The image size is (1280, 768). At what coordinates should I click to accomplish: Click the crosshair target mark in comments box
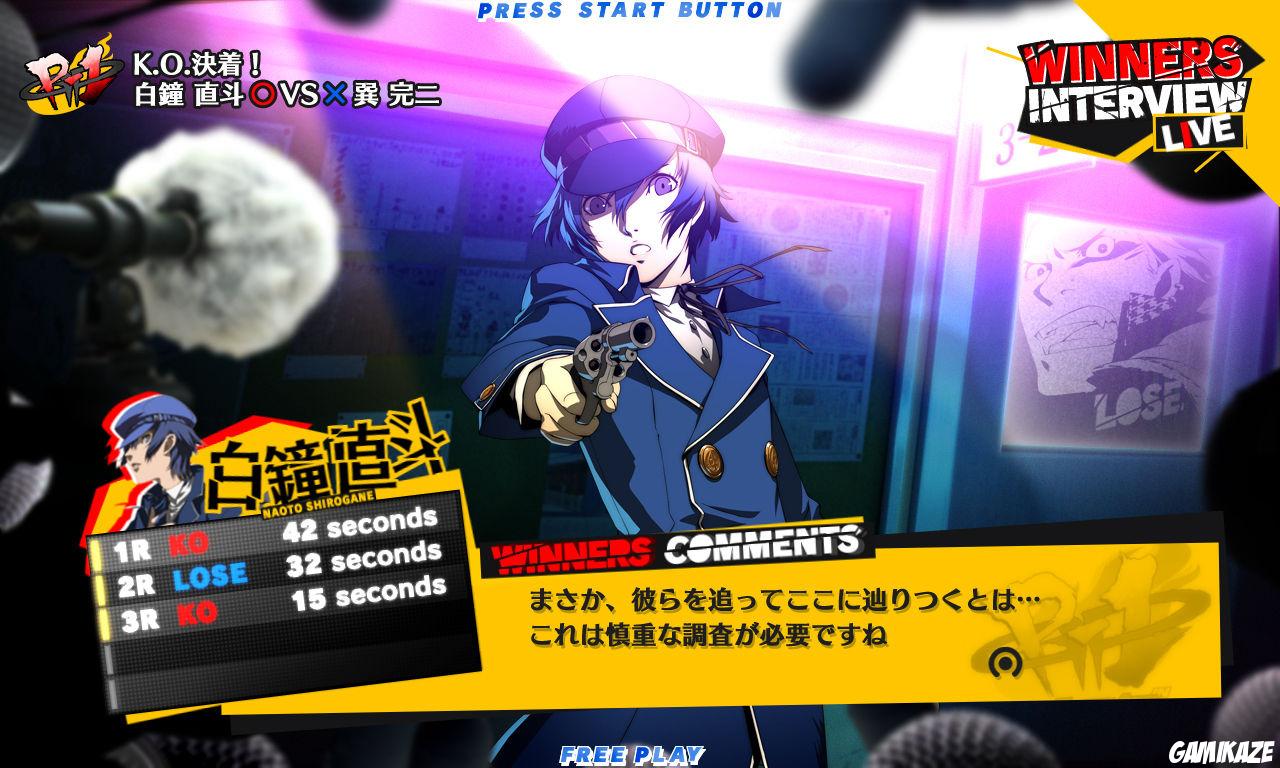tap(1005, 663)
